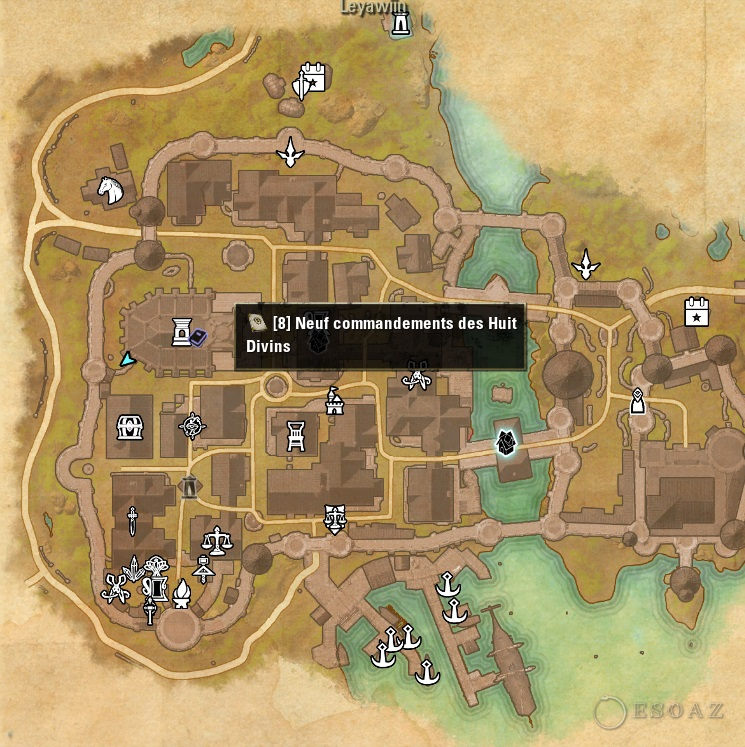Viewport: 745px width, 747px height.
Task: Select the blue book marker by the chapel
Action: (198, 337)
